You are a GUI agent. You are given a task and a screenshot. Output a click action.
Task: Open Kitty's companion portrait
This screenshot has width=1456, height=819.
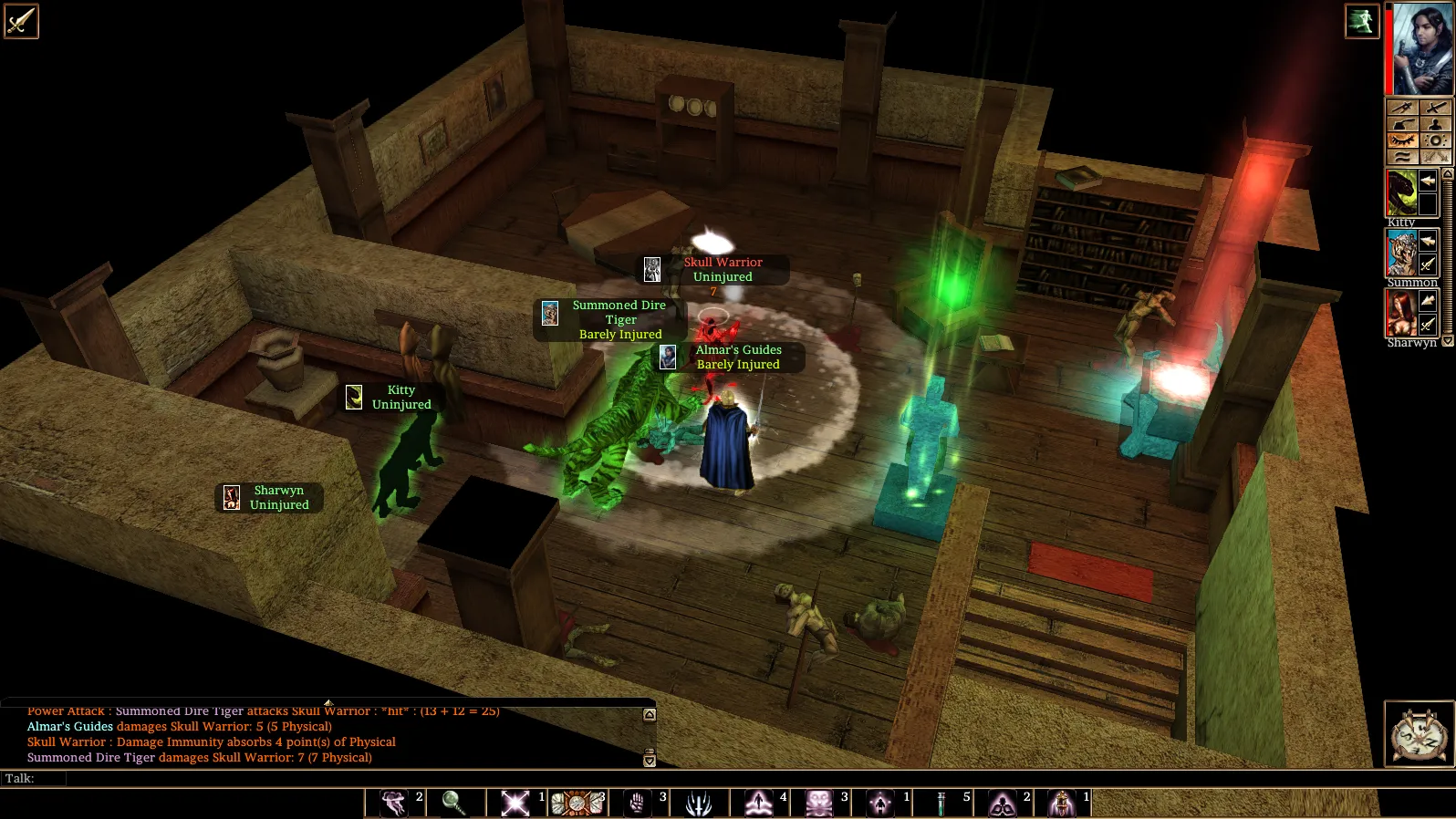1401,193
